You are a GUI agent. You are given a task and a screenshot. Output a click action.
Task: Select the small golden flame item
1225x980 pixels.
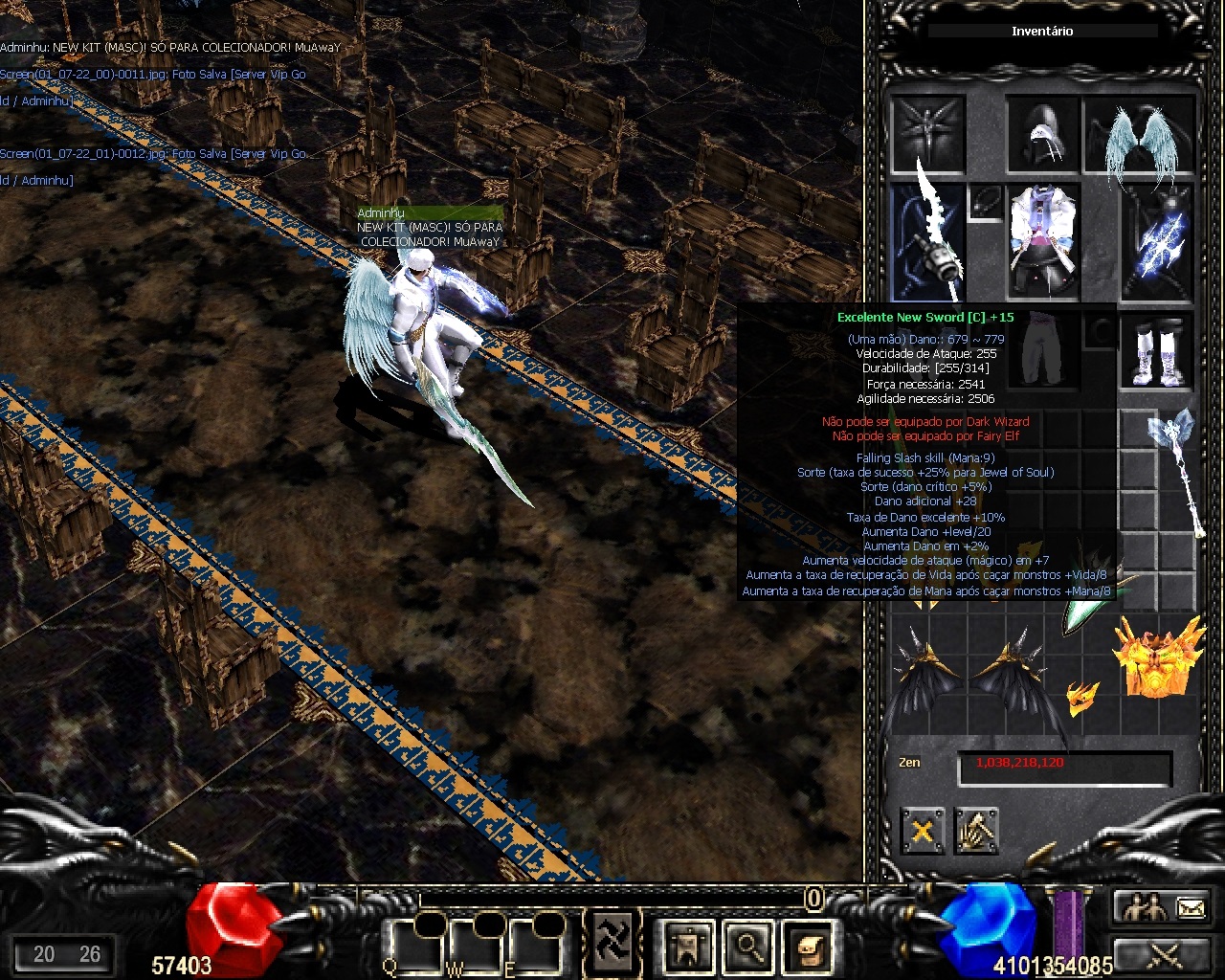click(1081, 698)
